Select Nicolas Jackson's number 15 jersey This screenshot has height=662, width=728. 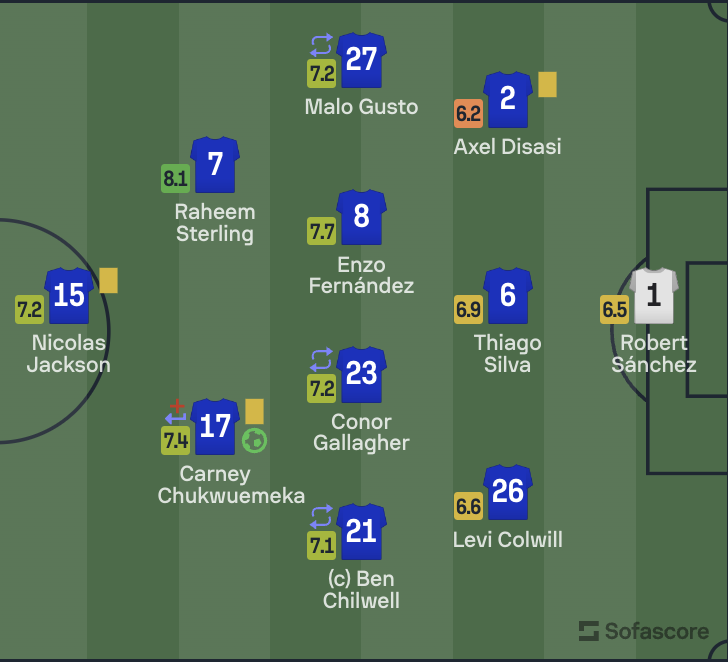pyautogui.click(x=69, y=295)
